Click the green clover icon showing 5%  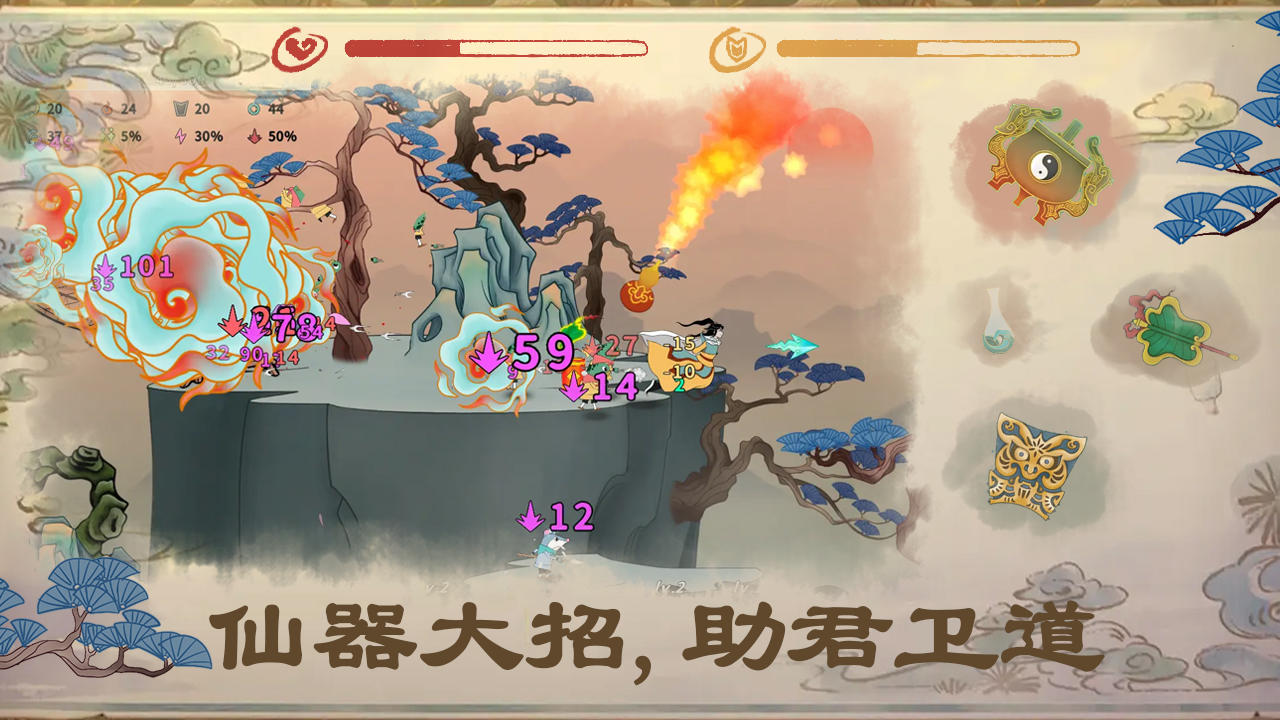click(108, 135)
